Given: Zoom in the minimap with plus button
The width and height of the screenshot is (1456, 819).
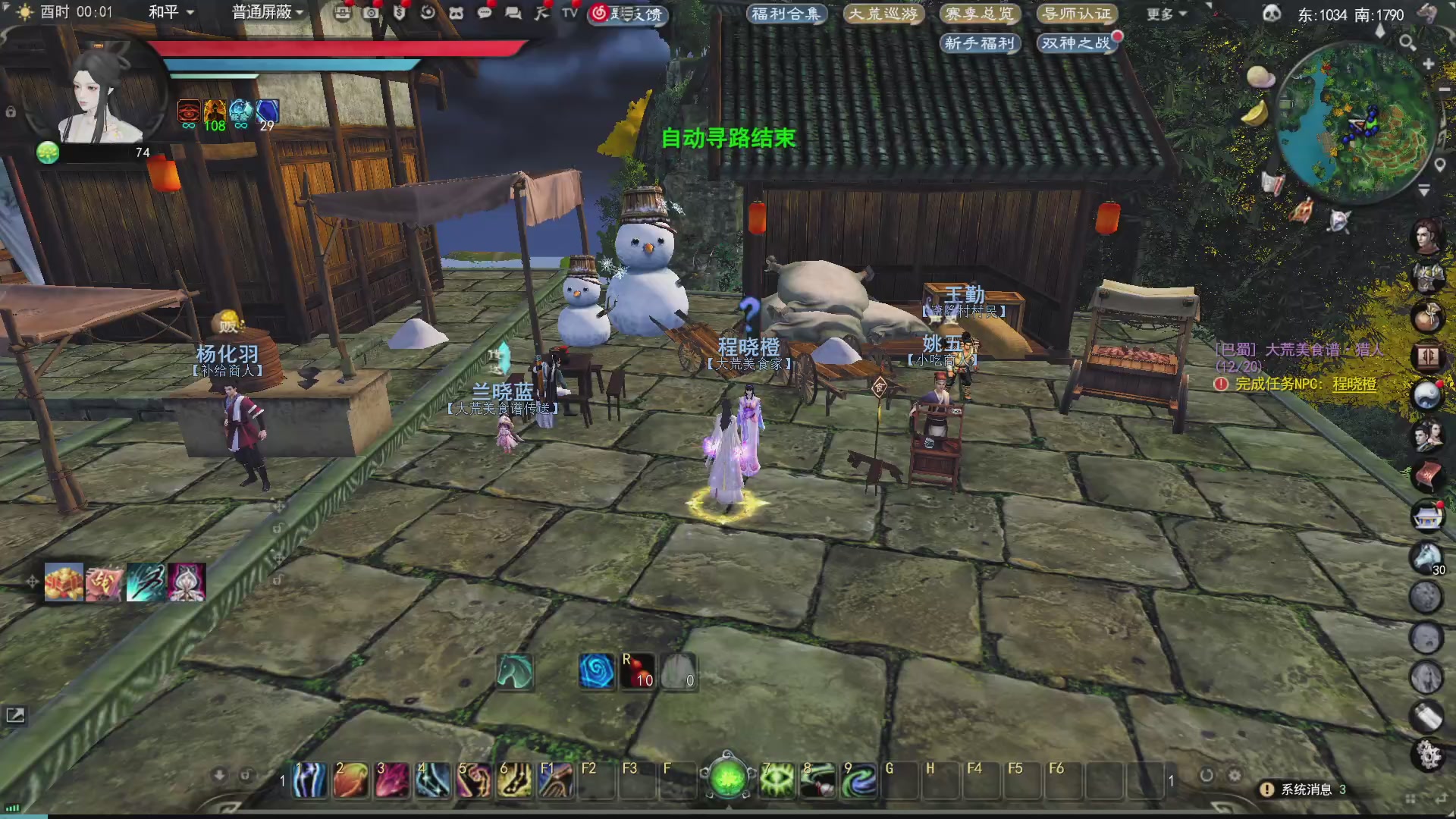Looking at the screenshot, I should 1429,64.
